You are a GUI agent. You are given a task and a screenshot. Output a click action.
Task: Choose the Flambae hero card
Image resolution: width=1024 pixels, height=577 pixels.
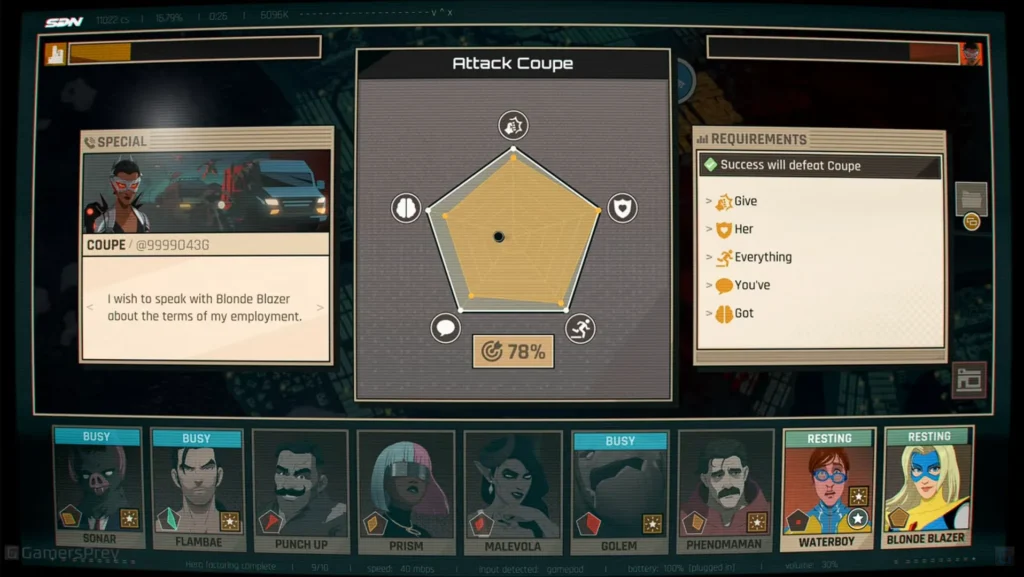click(197, 490)
